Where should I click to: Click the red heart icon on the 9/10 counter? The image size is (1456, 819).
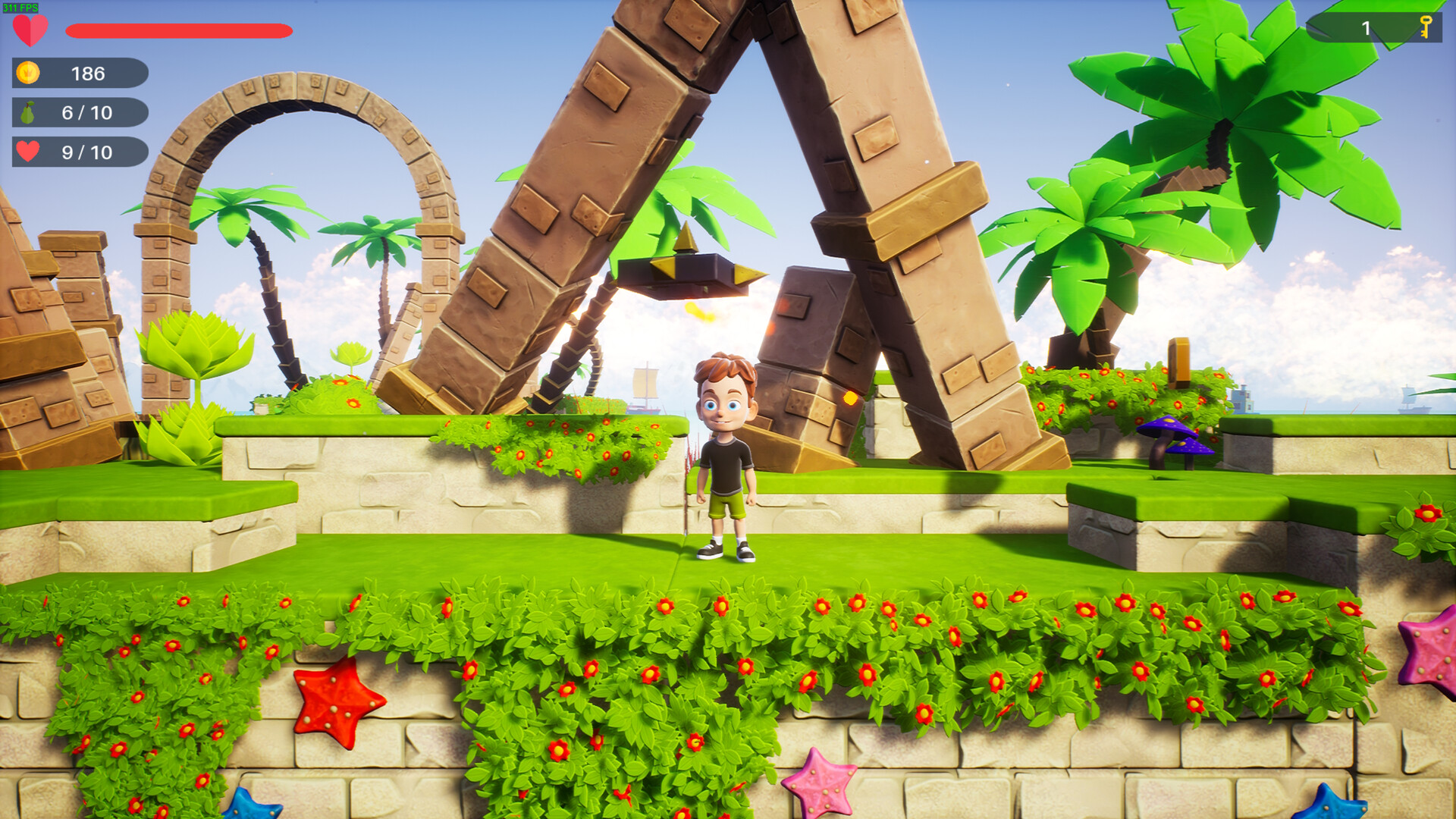click(x=29, y=150)
